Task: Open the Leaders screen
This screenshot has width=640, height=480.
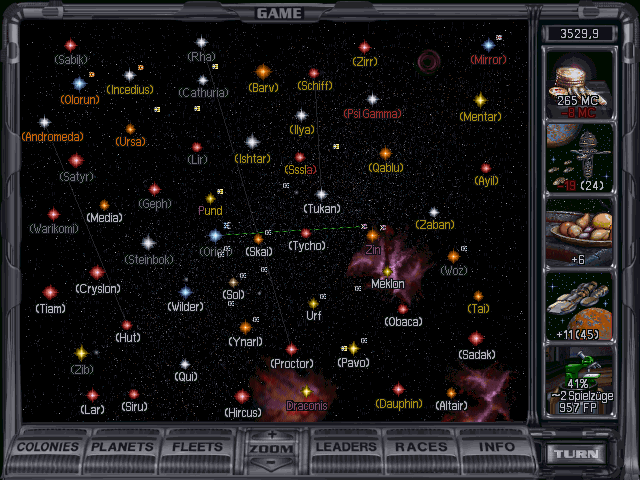Action: coord(347,446)
